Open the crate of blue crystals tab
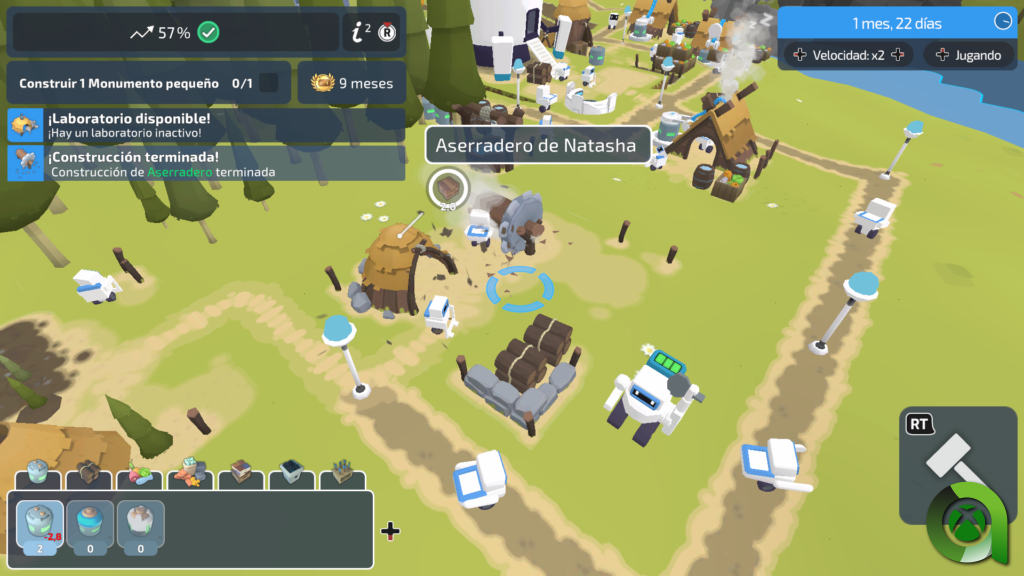This screenshot has height=576, width=1024. coord(342,473)
